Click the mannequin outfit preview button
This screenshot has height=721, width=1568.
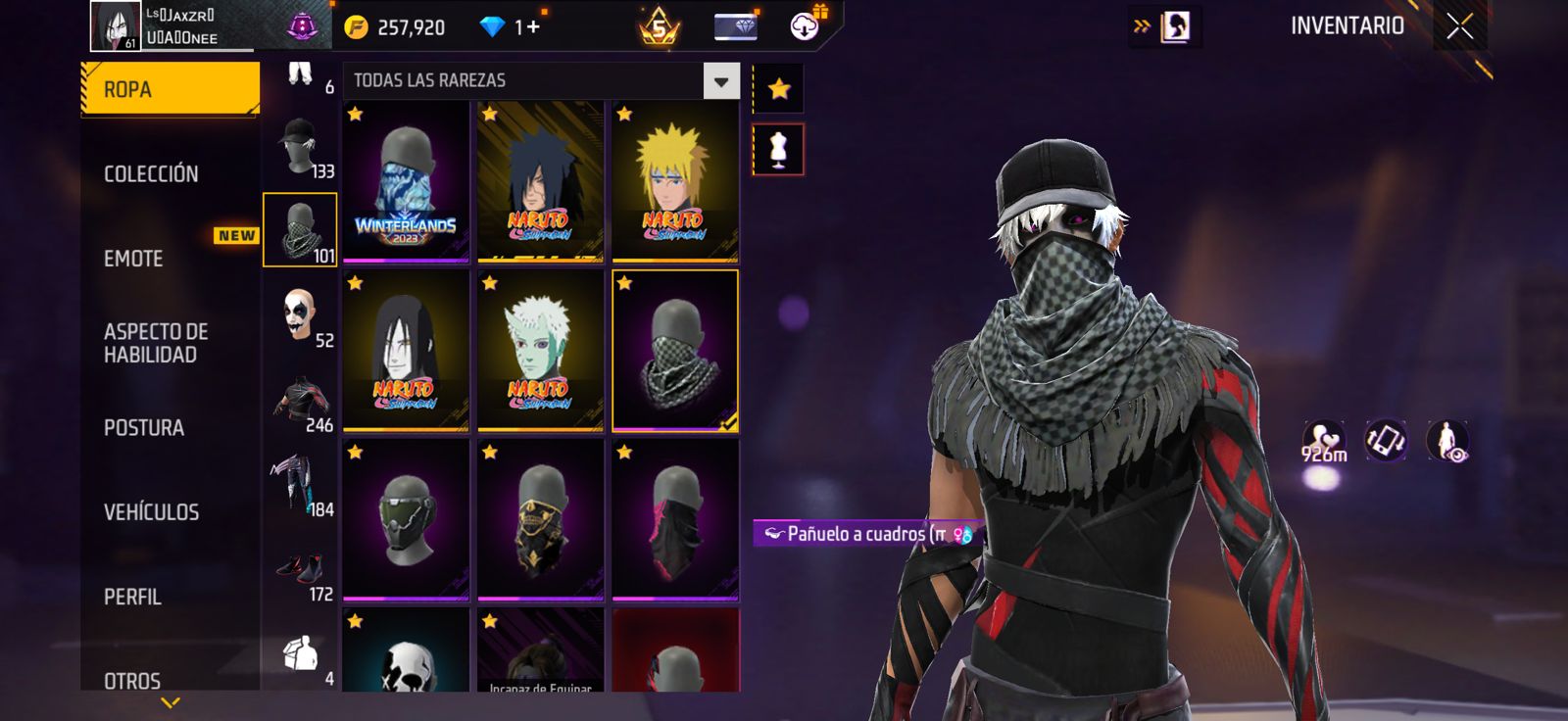[778, 150]
